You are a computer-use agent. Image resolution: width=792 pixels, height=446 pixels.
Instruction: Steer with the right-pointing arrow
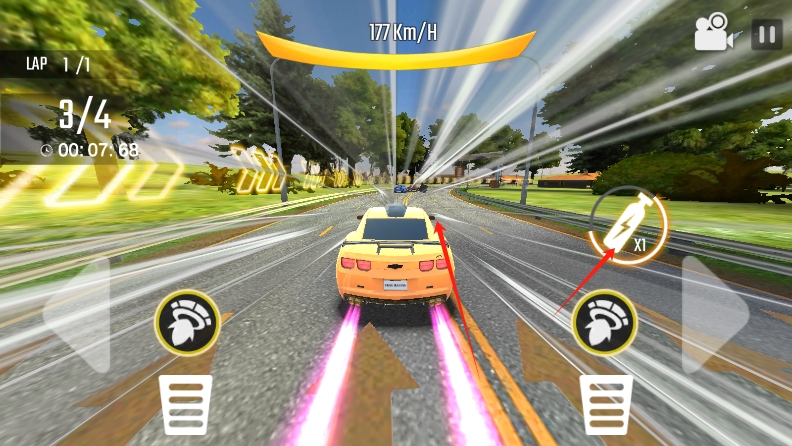click(x=712, y=315)
